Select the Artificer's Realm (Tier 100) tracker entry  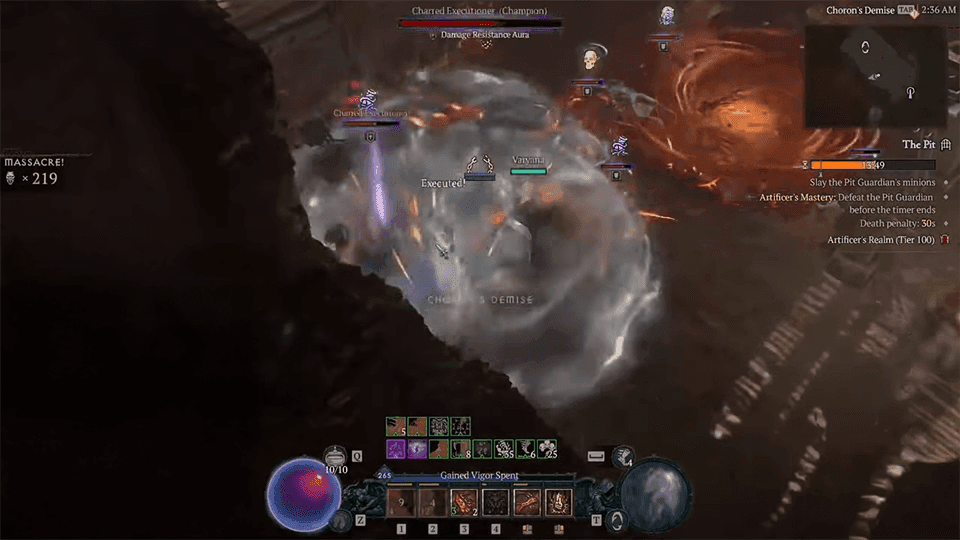(881, 240)
